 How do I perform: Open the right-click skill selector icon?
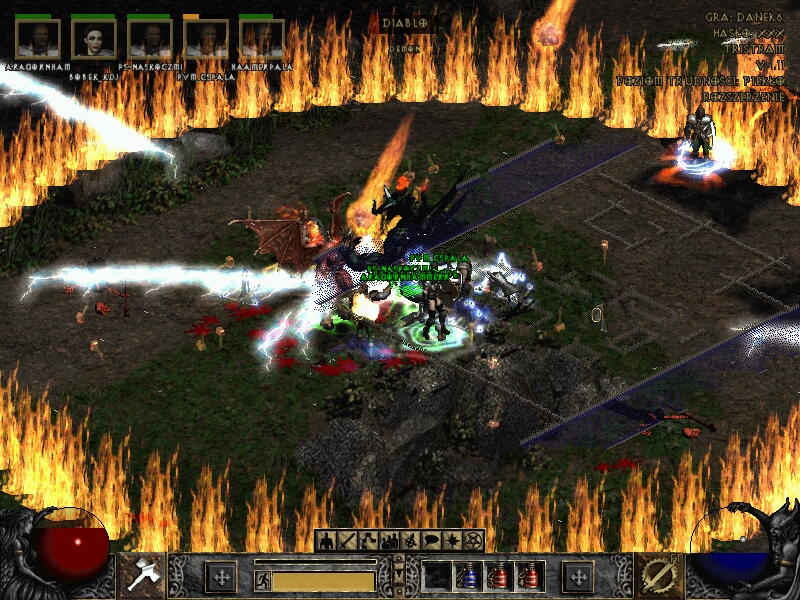coord(658,575)
